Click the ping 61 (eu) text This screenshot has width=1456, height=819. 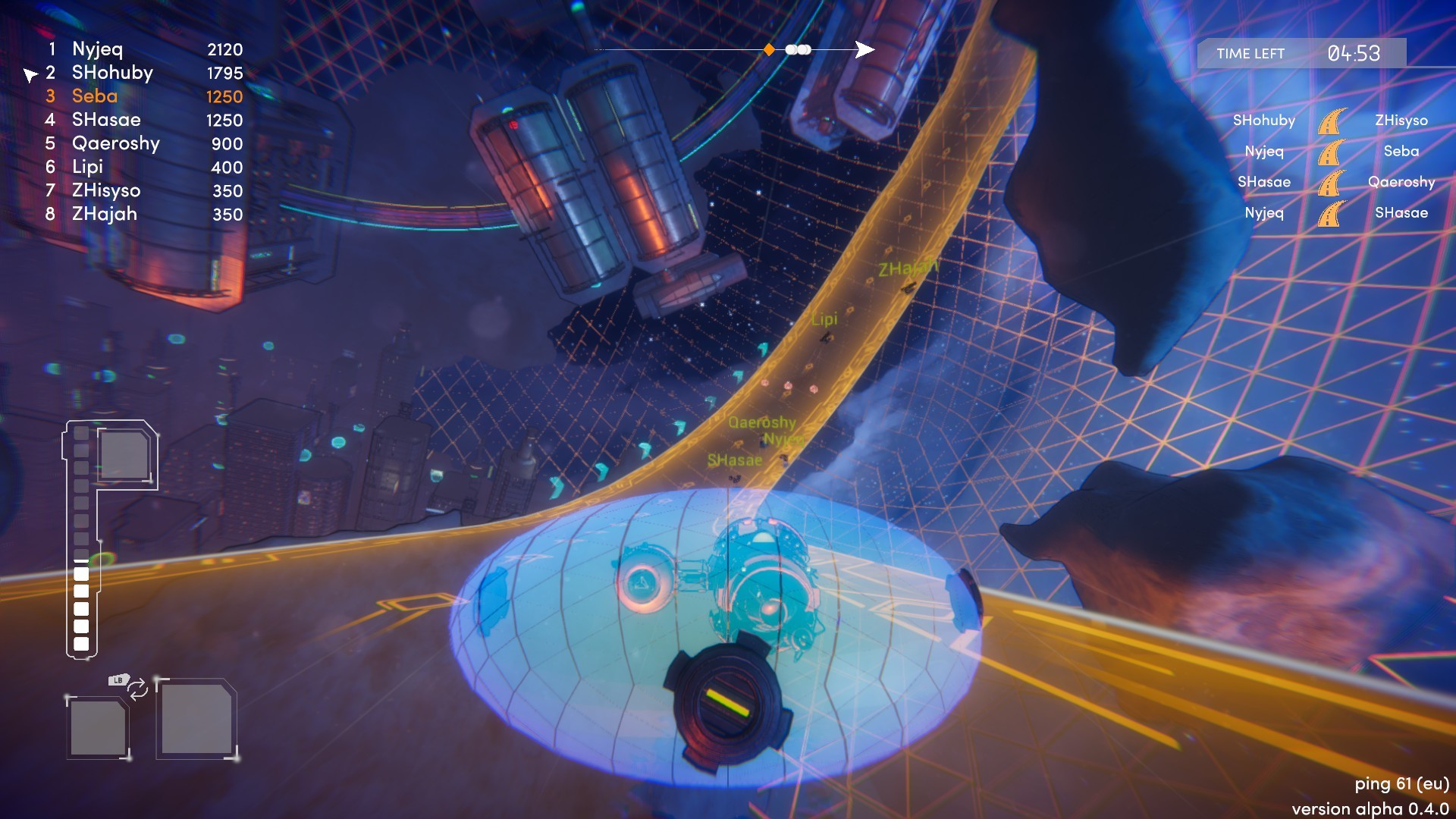pos(1401,786)
